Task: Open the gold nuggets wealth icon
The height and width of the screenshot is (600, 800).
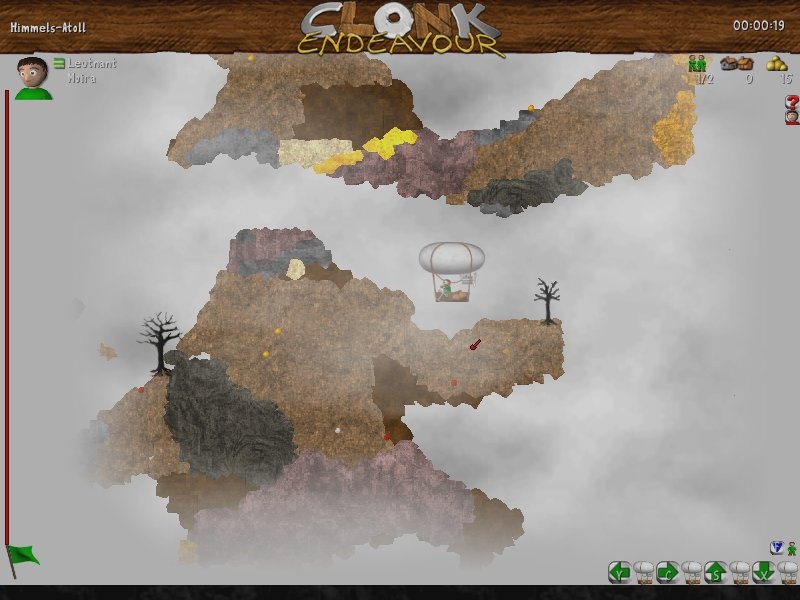Action: [x=777, y=63]
